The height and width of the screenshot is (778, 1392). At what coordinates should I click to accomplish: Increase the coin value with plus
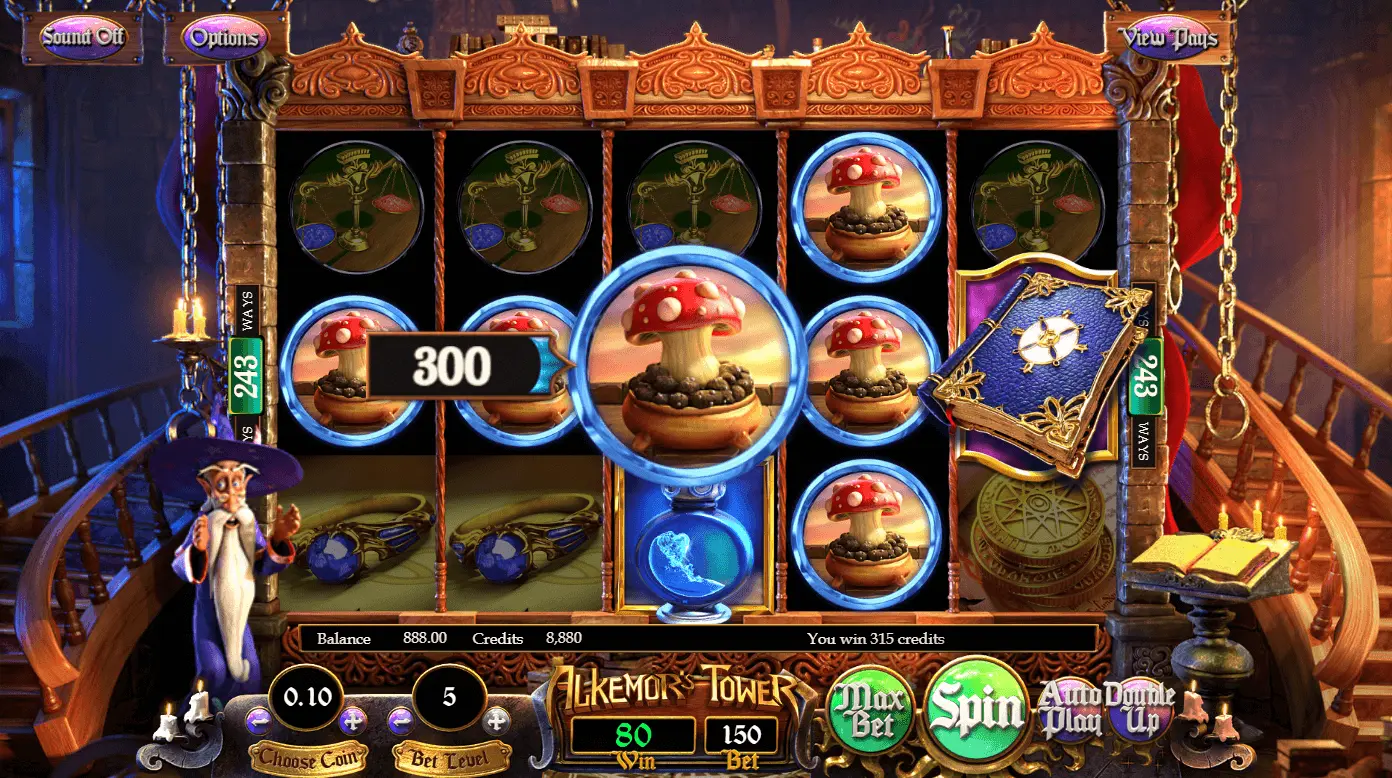coord(352,719)
